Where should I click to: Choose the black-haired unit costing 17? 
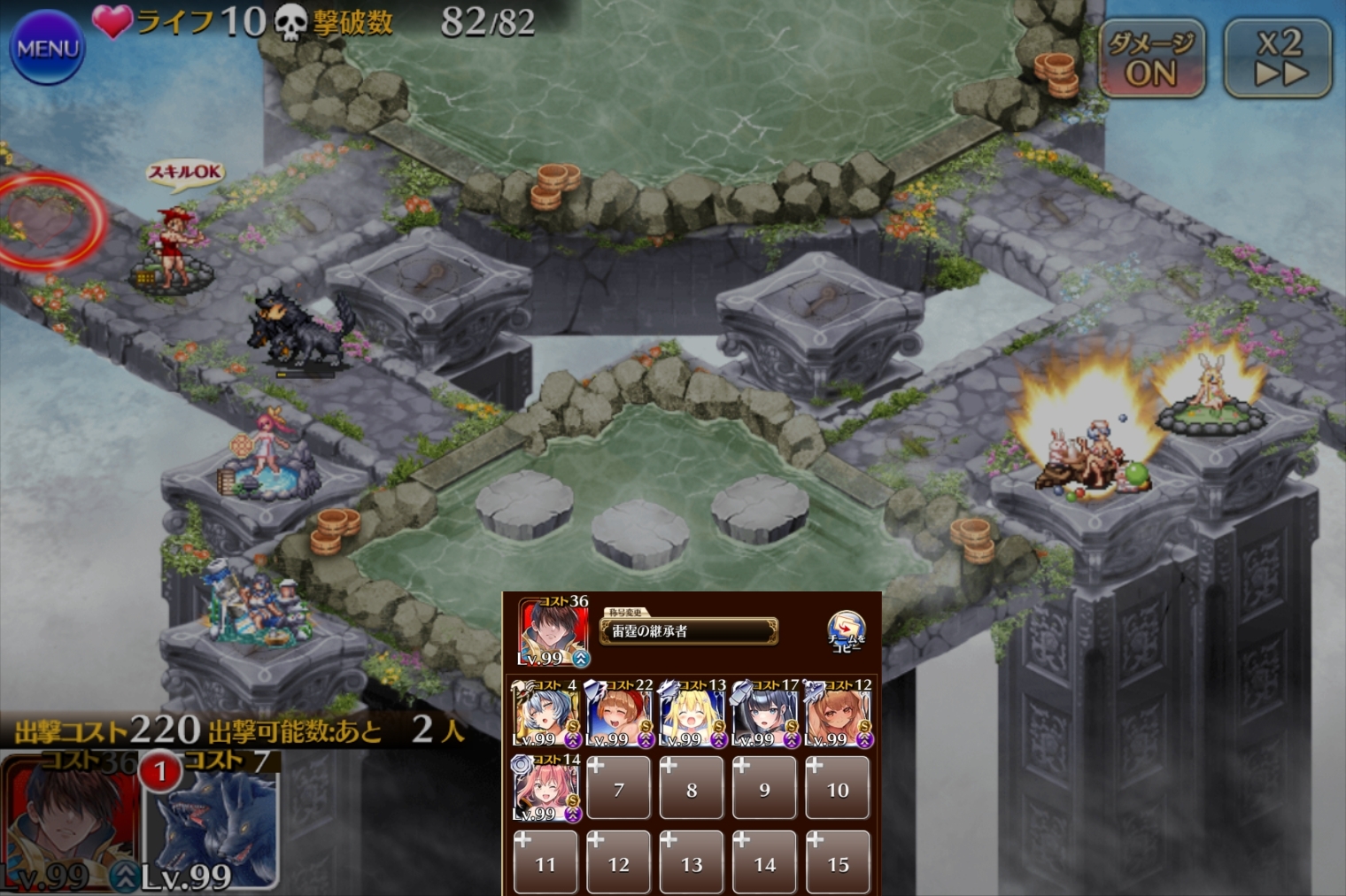[765, 714]
